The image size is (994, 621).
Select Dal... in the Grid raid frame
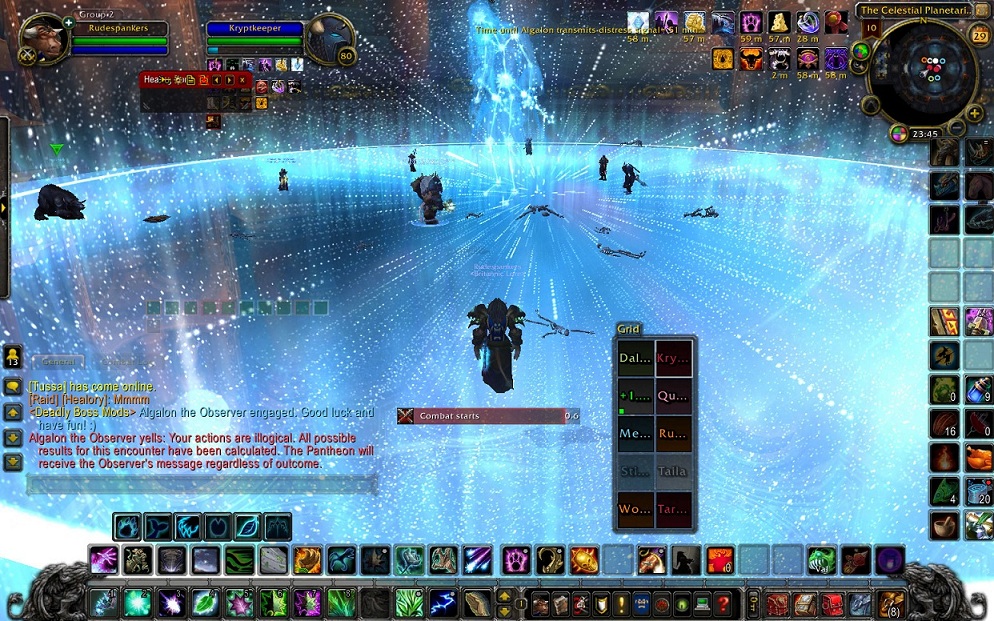pyautogui.click(x=635, y=358)
